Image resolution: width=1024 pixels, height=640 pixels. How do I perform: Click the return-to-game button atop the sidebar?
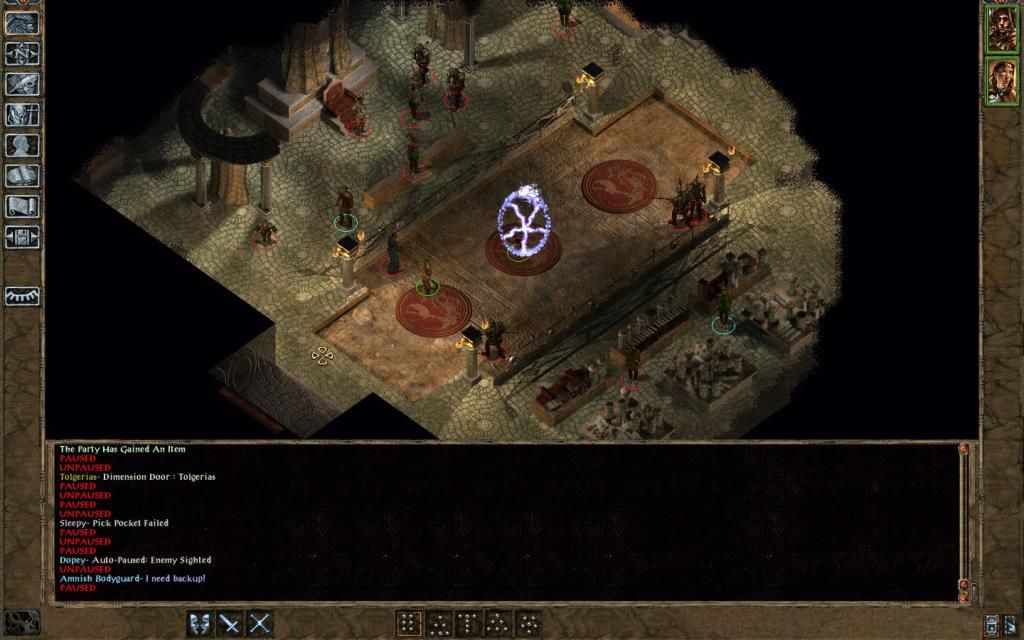tap(22, 23)
